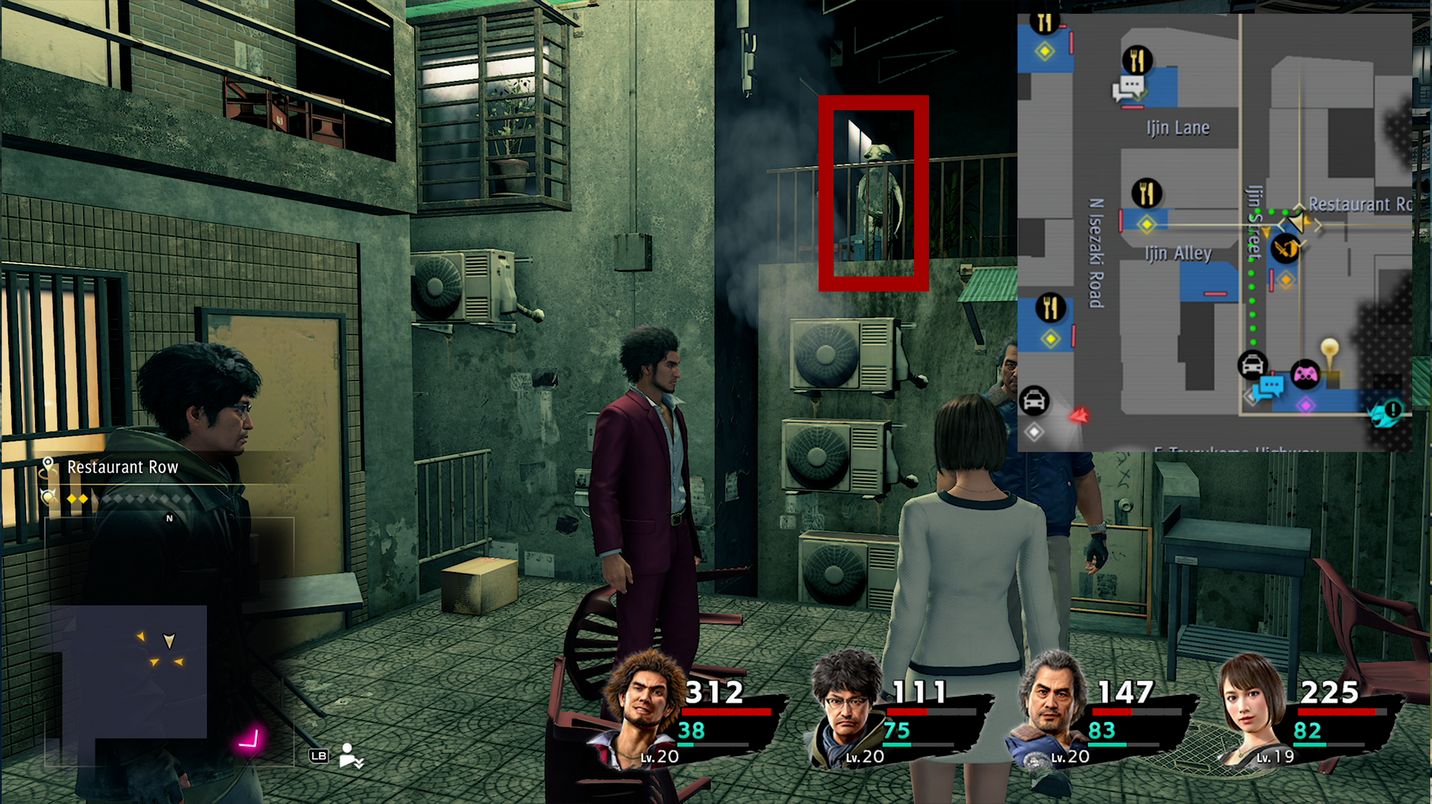
Task: Click the restaurant icon beside Ijin Alley
Action: (1146, 193)
